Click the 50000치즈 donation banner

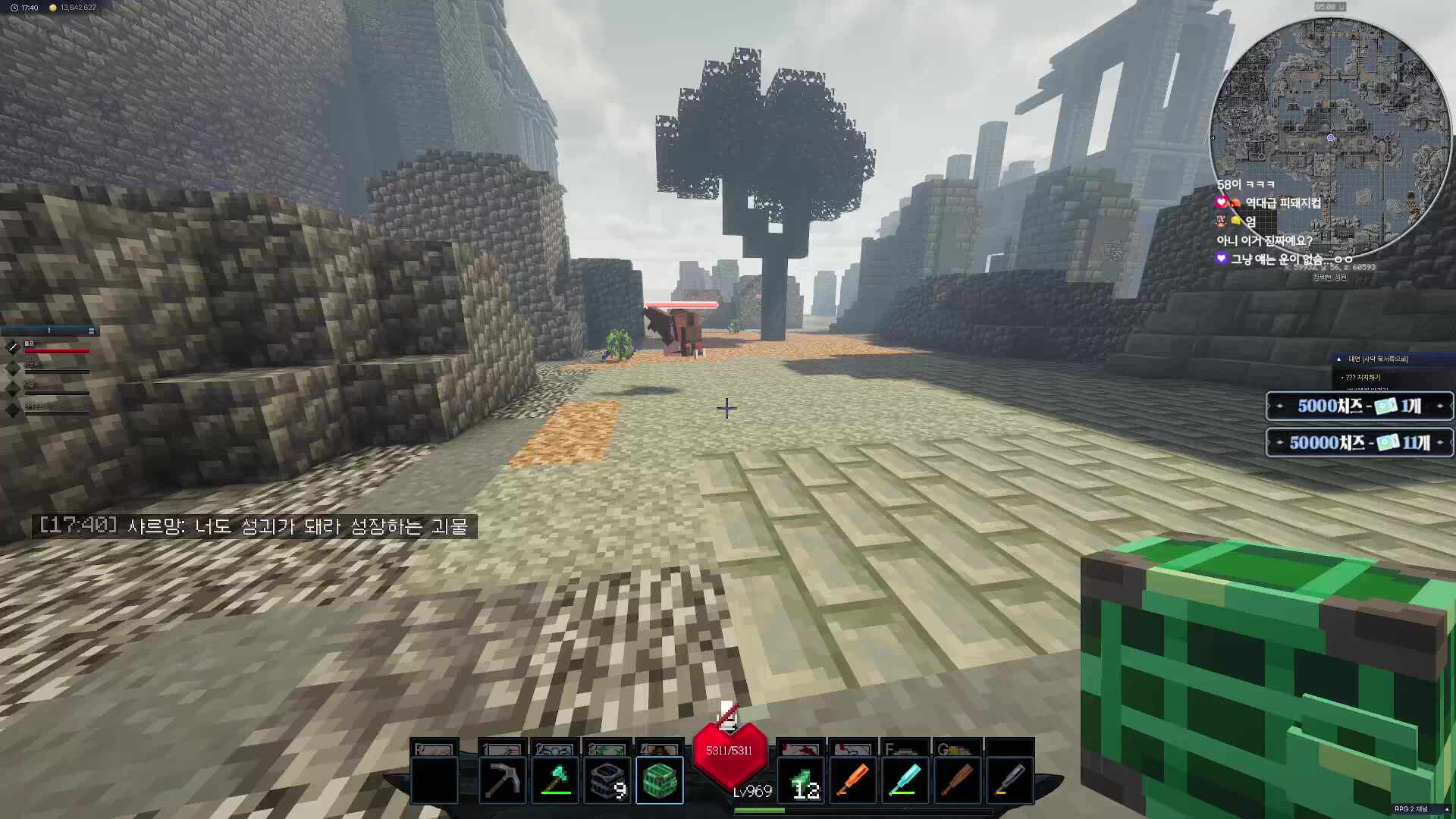coord(1359,442)
